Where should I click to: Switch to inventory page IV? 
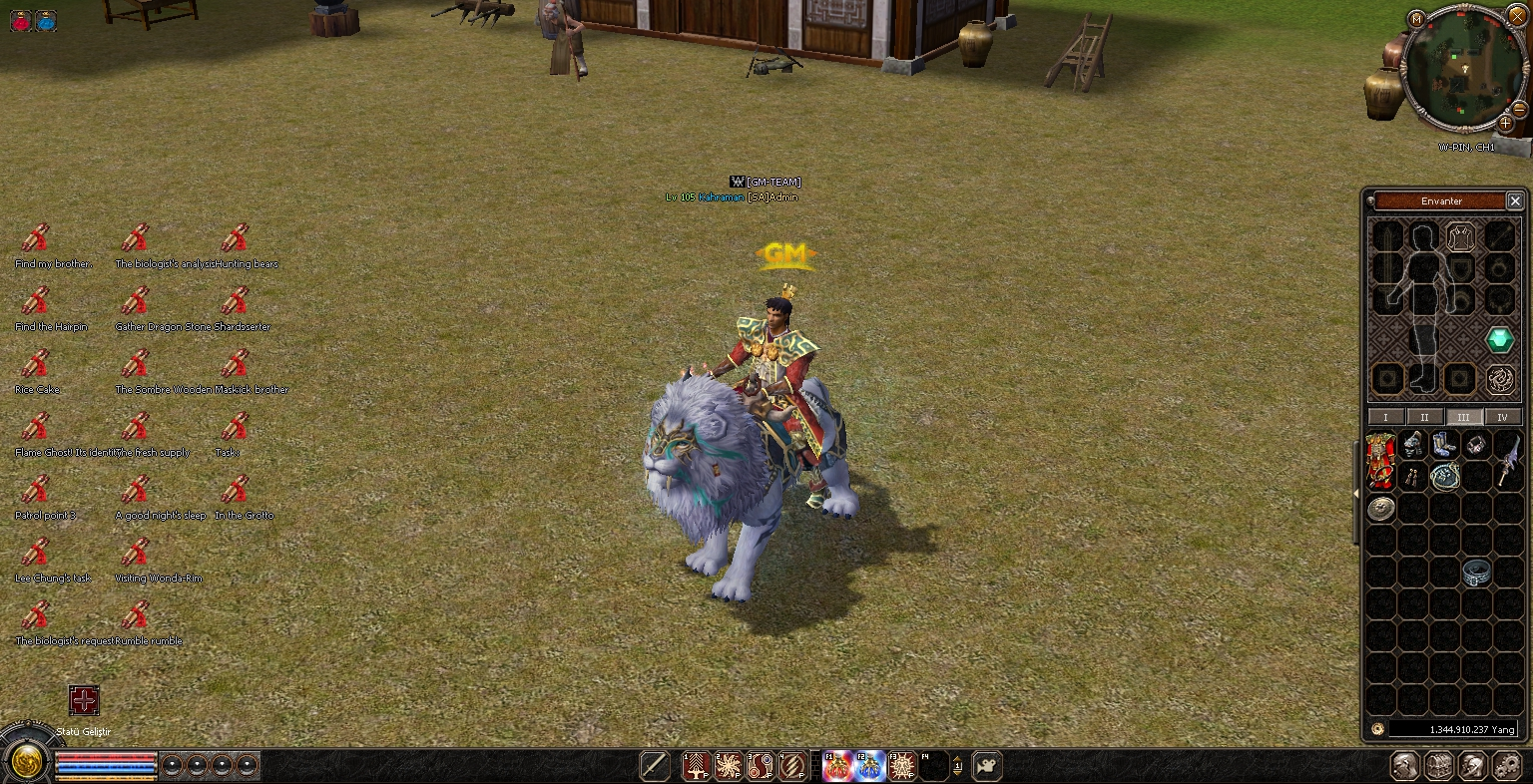point(1502,417)
